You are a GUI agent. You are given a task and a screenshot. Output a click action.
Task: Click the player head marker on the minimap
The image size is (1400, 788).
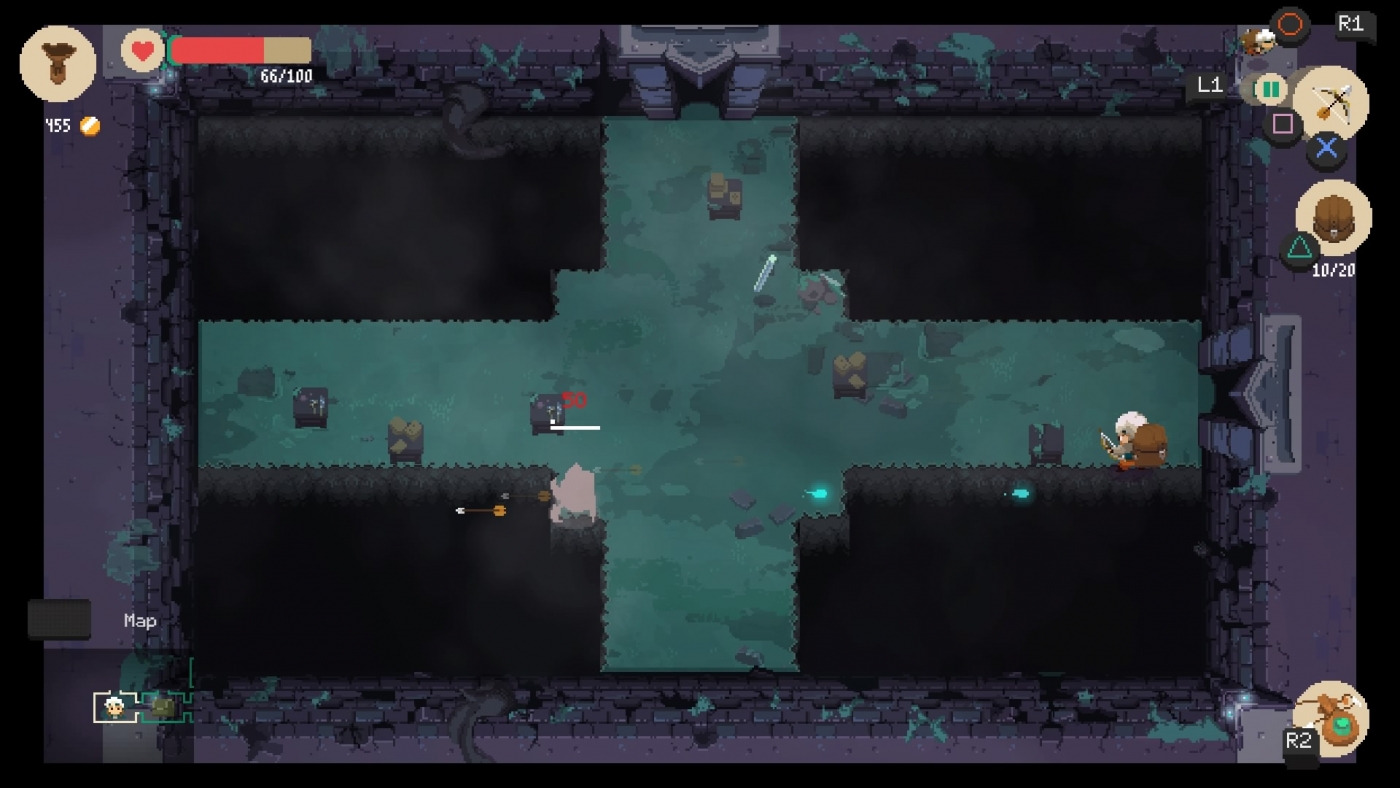coord(113,708)
